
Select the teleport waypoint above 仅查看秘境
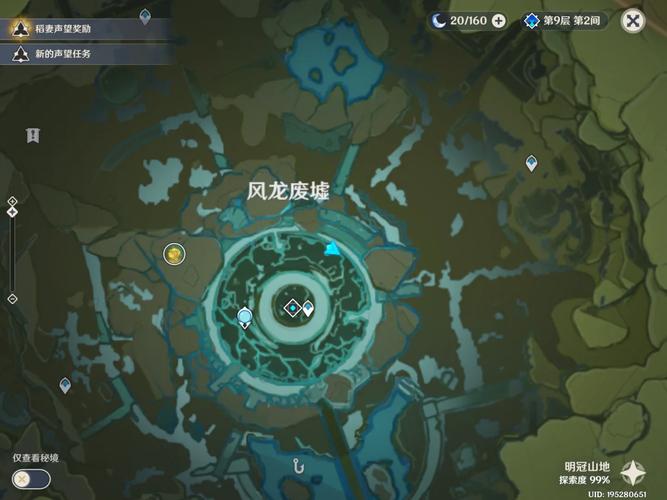65,384
